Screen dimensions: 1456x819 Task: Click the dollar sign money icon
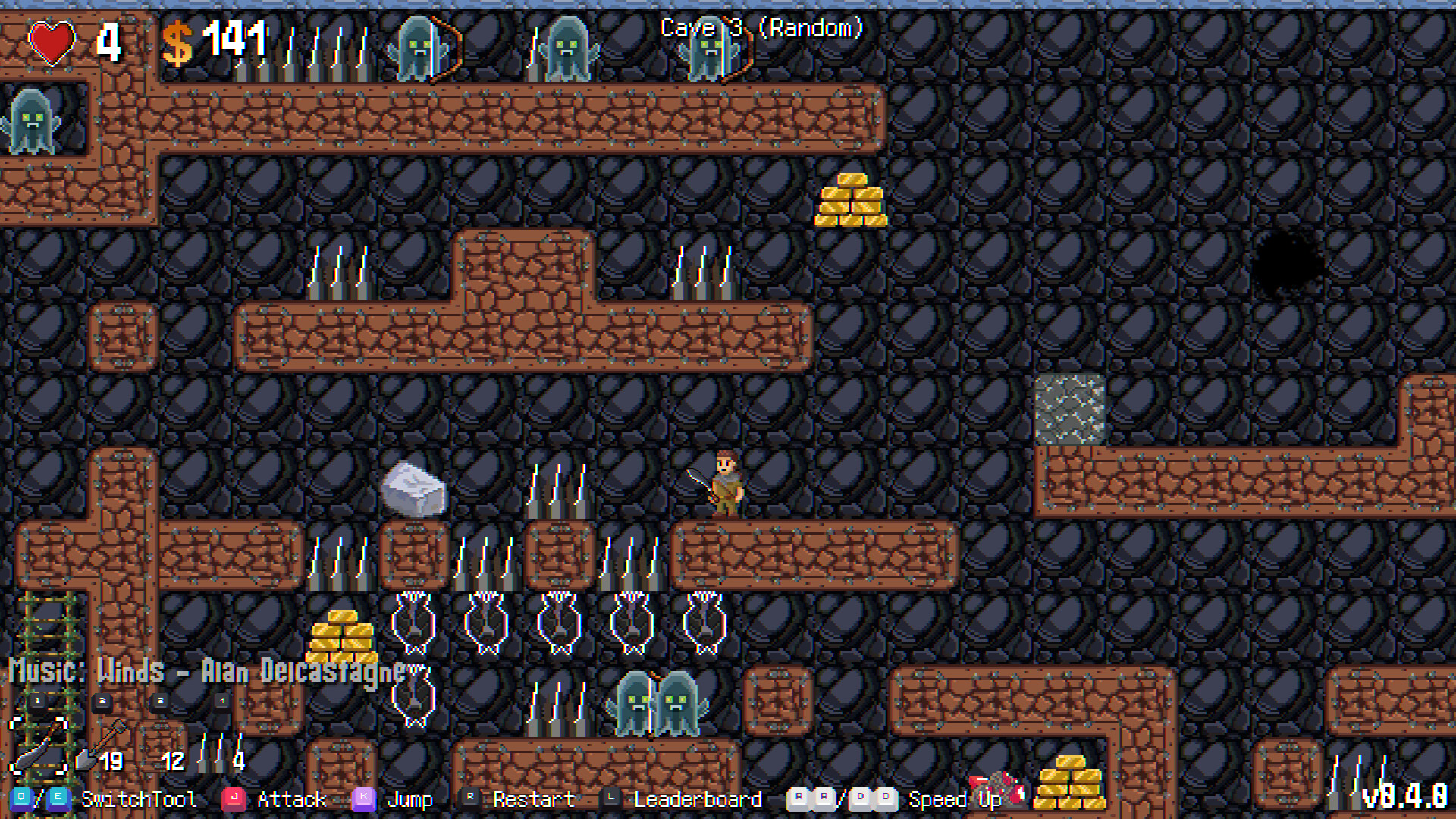pos(179,43)
